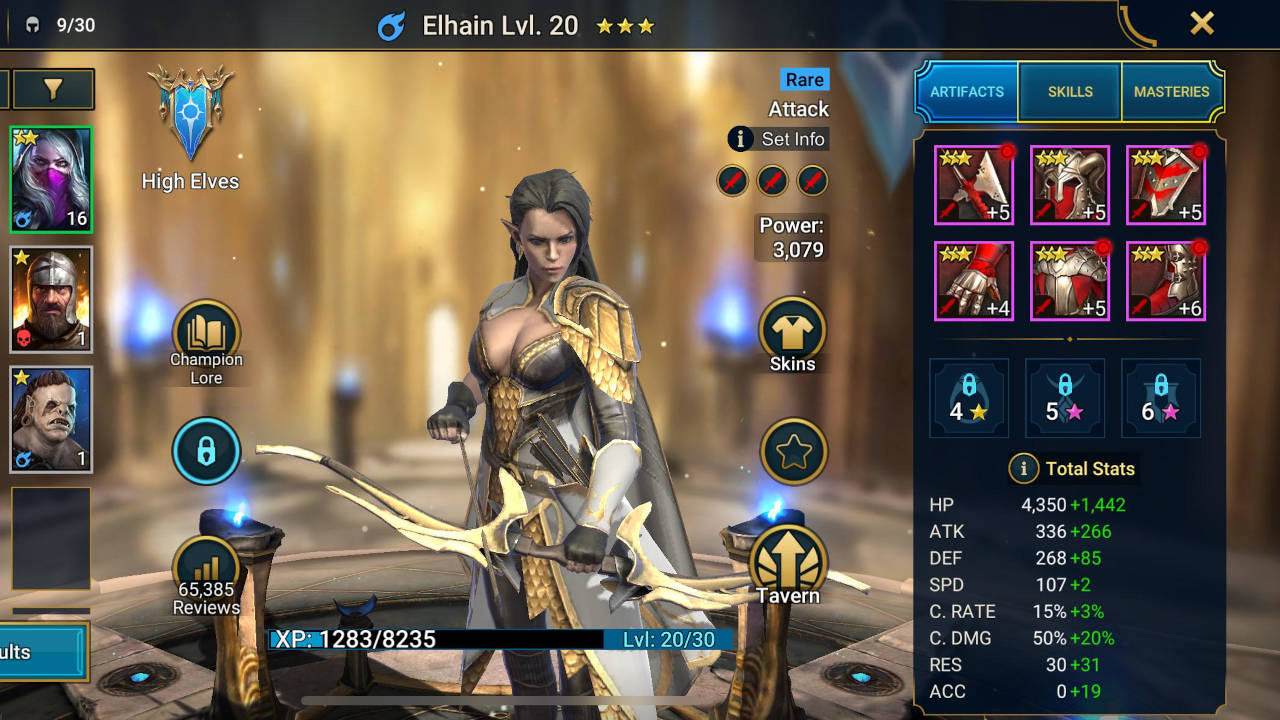Select the masked champion thumbnail on the left
The height and width of the screenshot is (720, 1280).
tap(50, 178)
